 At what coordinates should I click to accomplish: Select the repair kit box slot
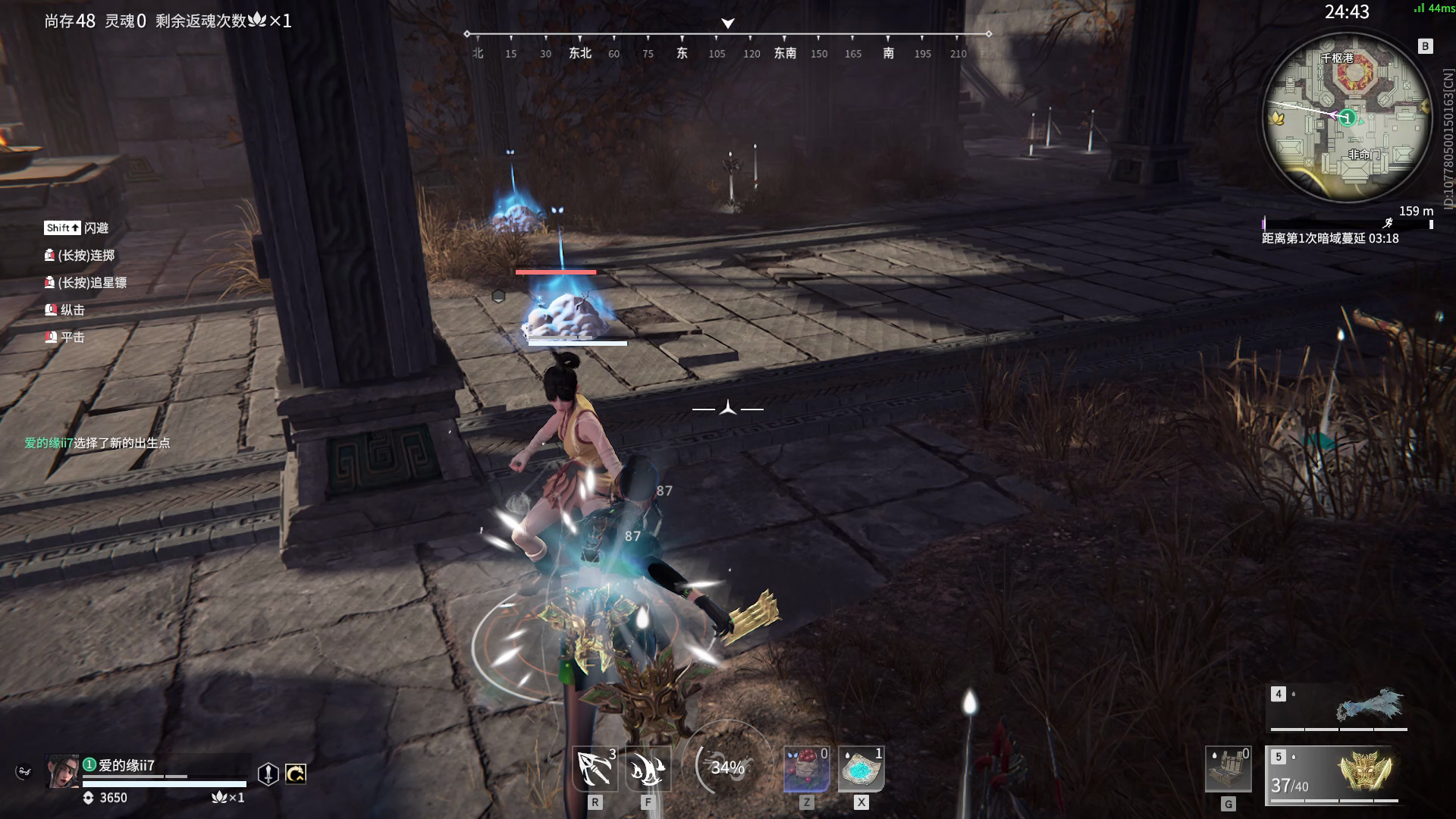click(1228, 770)
